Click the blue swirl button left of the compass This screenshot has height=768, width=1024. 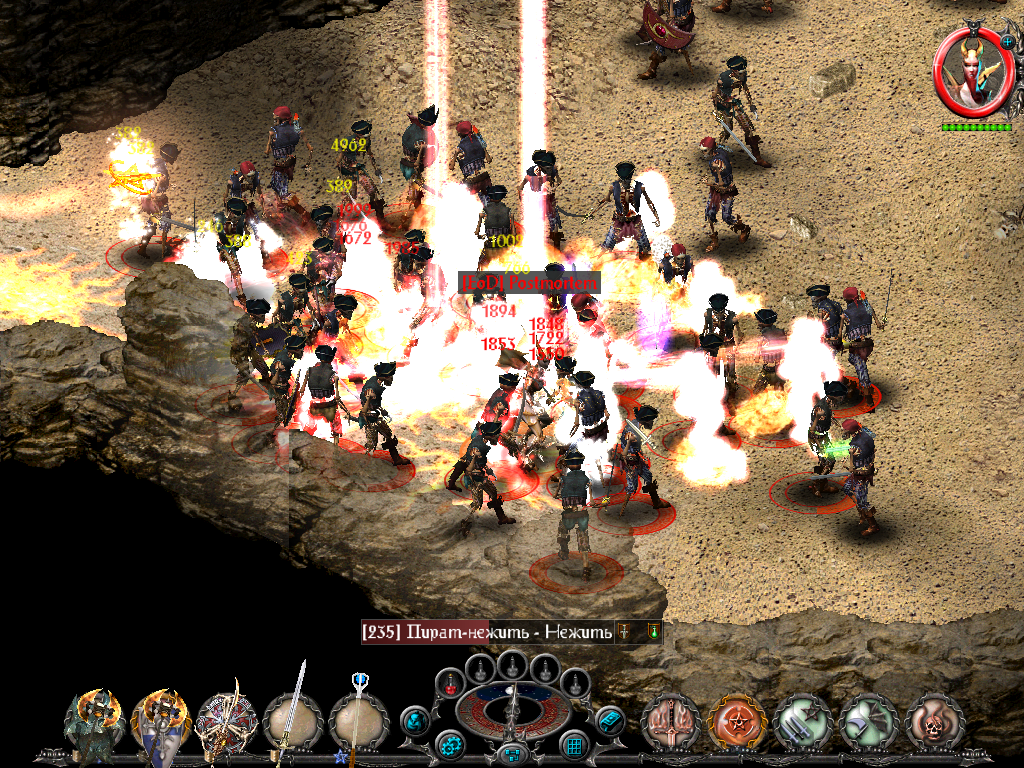pos(415,719)
